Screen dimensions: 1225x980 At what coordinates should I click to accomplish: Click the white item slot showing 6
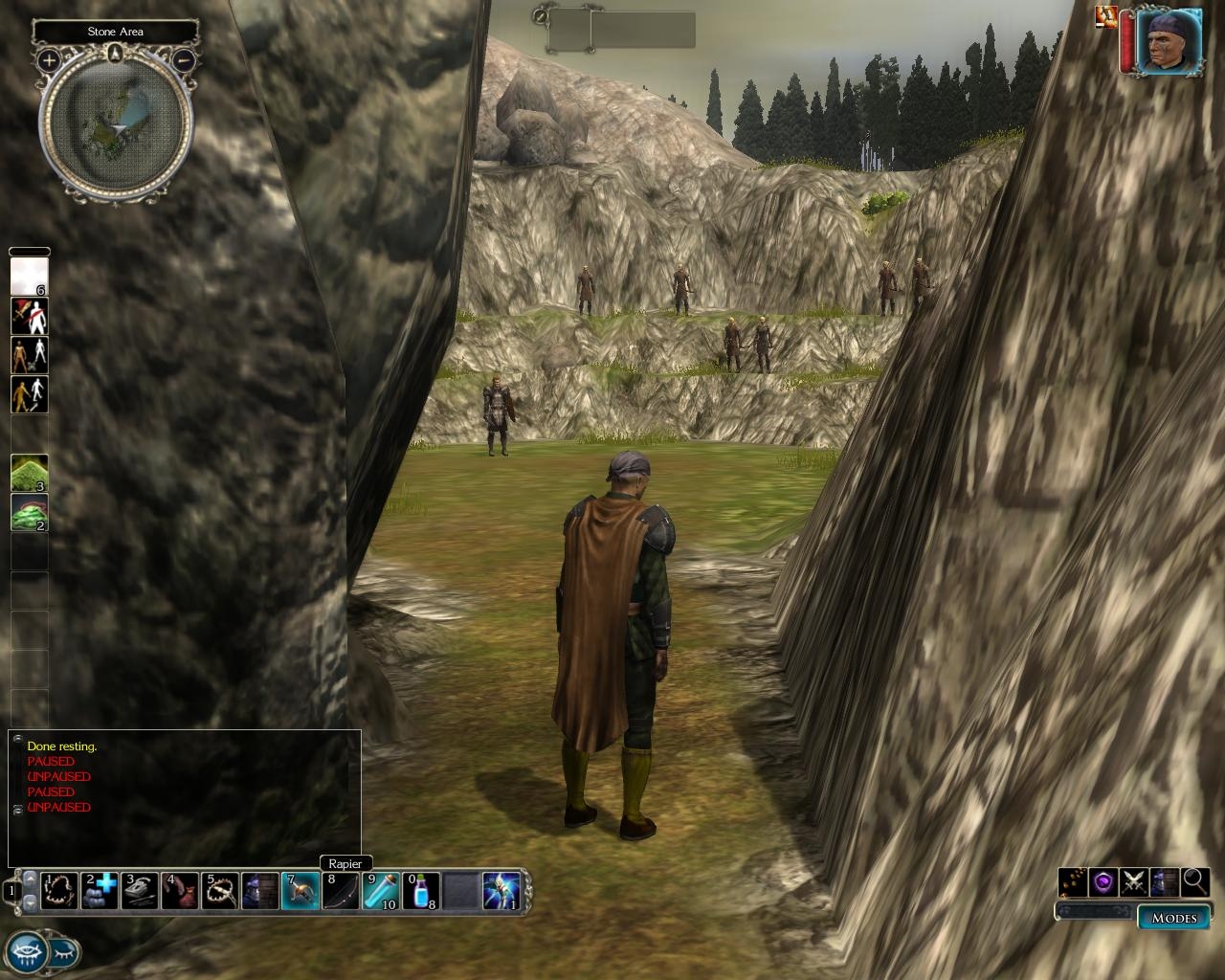point(29,277)
